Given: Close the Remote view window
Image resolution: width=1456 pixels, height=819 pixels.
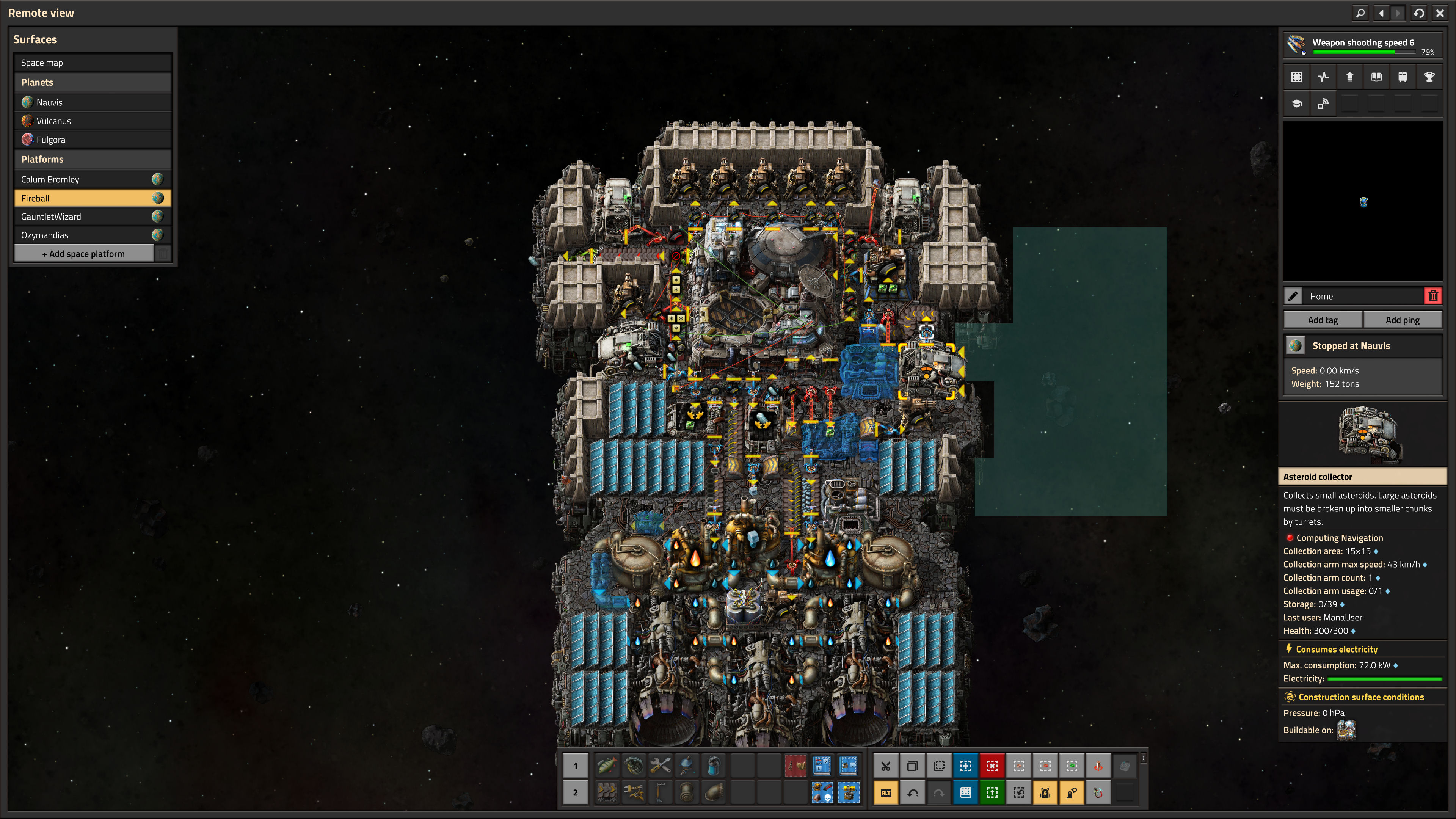Looking at the screenshot, I should click(x=1440, y=13).
